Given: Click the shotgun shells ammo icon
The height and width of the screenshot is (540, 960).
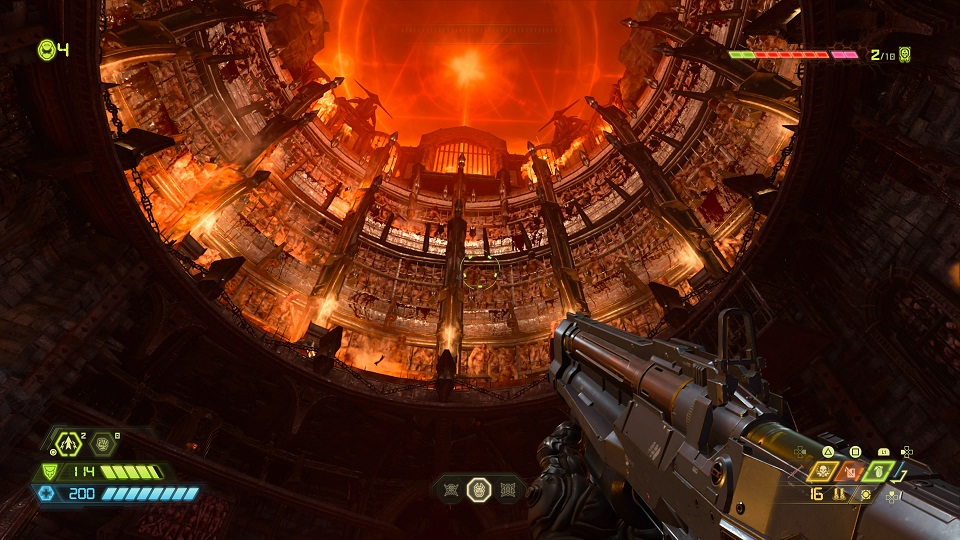Looking at the screenshot, I should point(840,495).
